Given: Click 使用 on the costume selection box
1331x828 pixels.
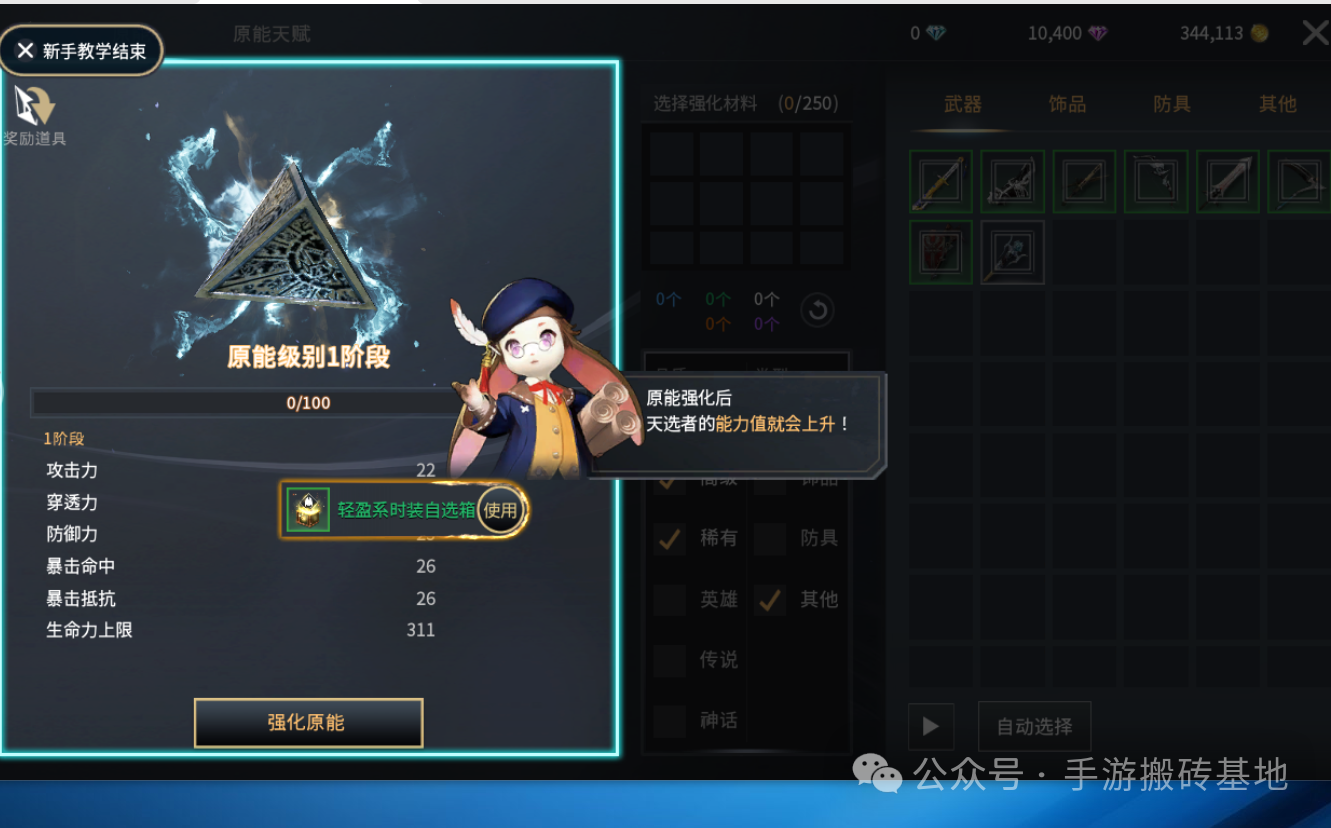Looking at the screenshot, I should click(498, 509).
